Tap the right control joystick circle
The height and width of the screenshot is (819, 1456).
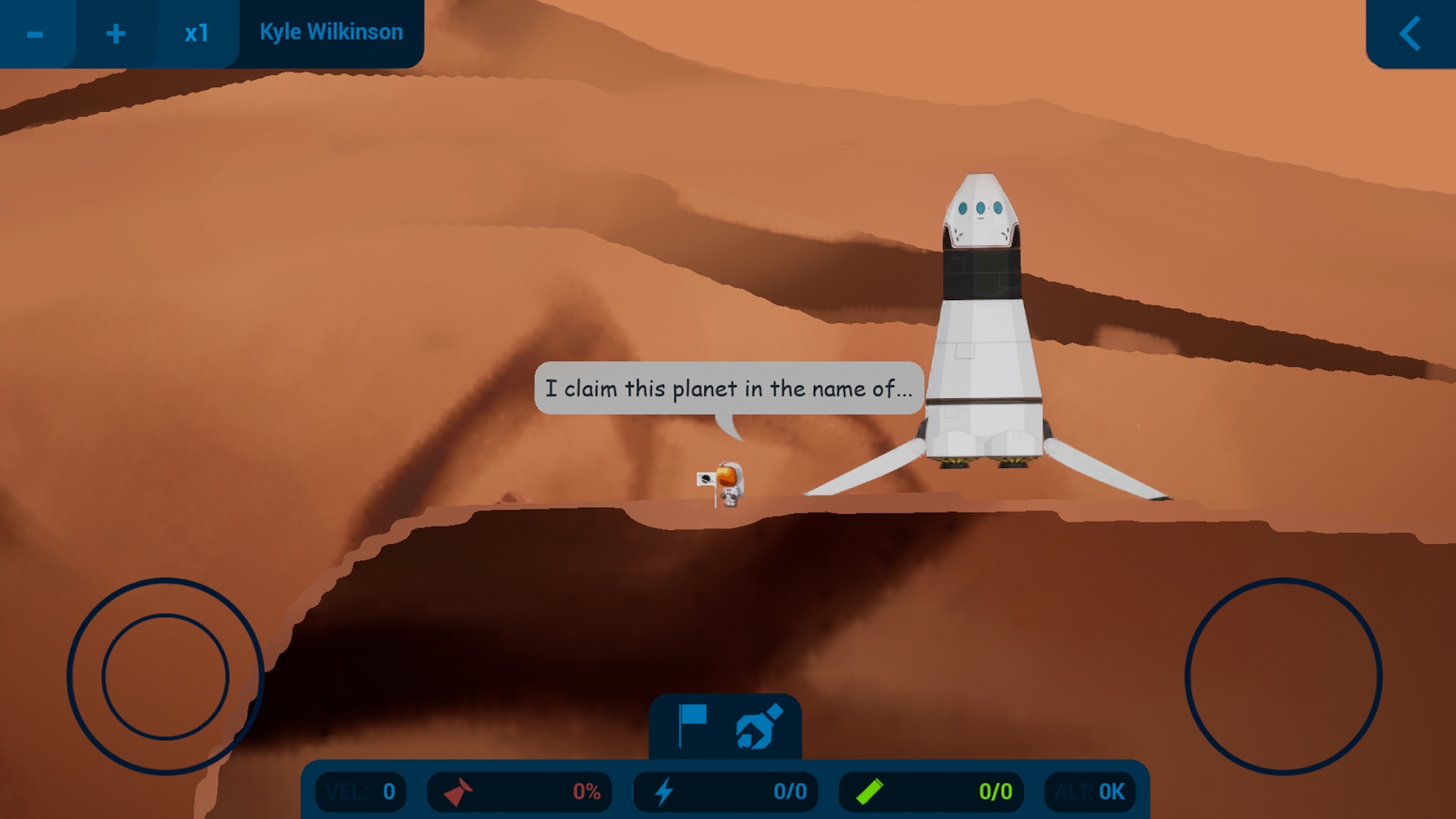[x=1283, y=677]
